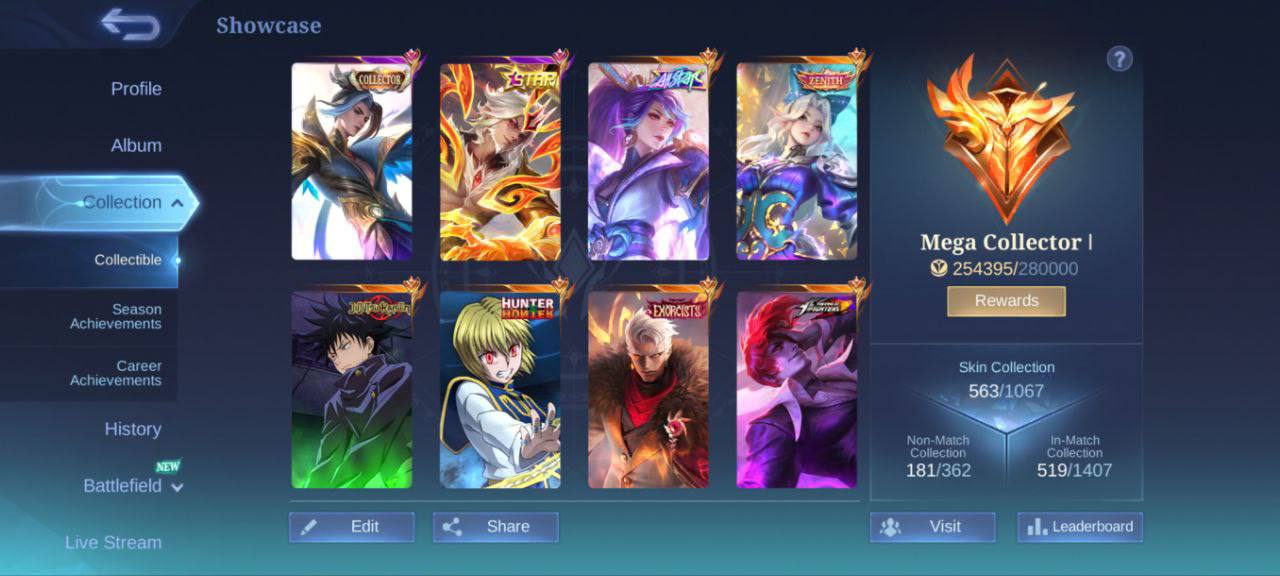The height and width of the screenshot is (576, 1280).
Task: Select the Collectible sub-tab
Action: pyautogui.click(x=128, y=260)
